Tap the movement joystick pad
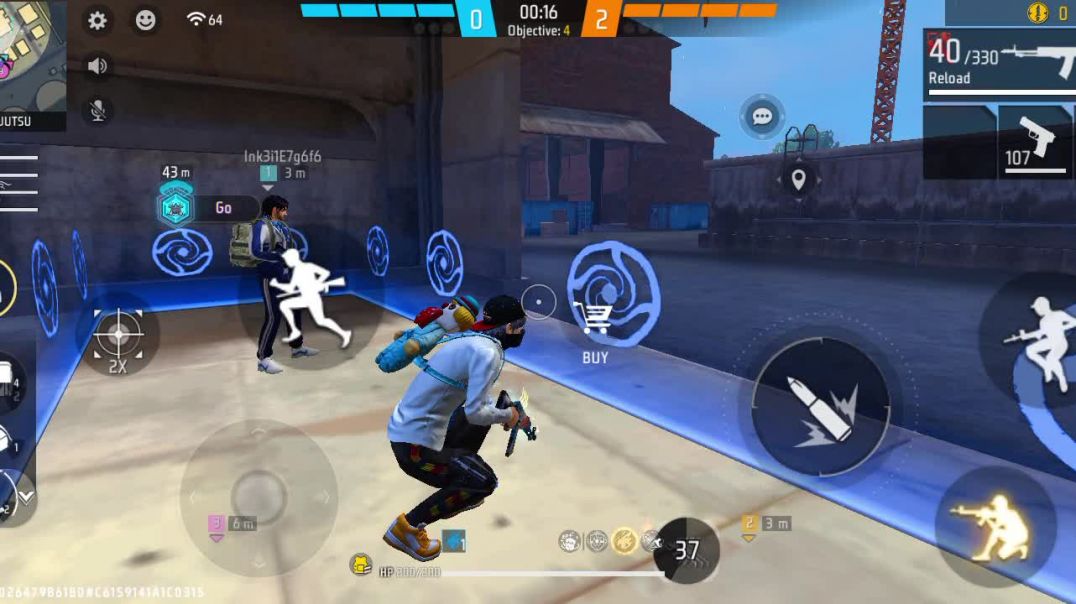Image resolution: width=1076 pixels, height=604 pixels. pyautogui.click(x=258, y=496)
